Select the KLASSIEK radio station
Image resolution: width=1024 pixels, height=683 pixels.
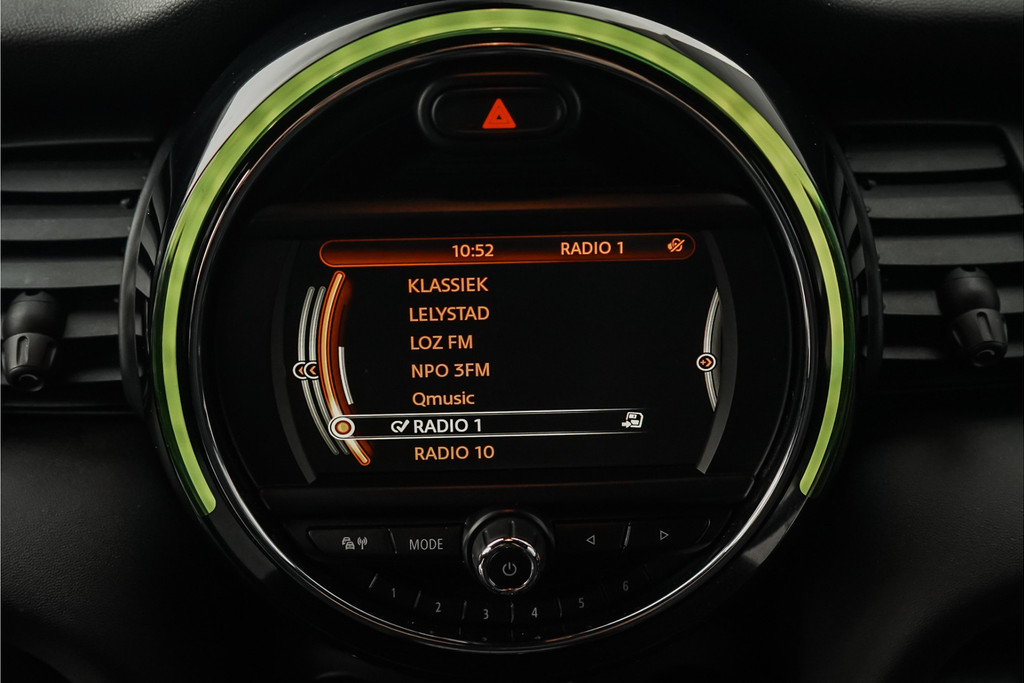tap(448, 285)
